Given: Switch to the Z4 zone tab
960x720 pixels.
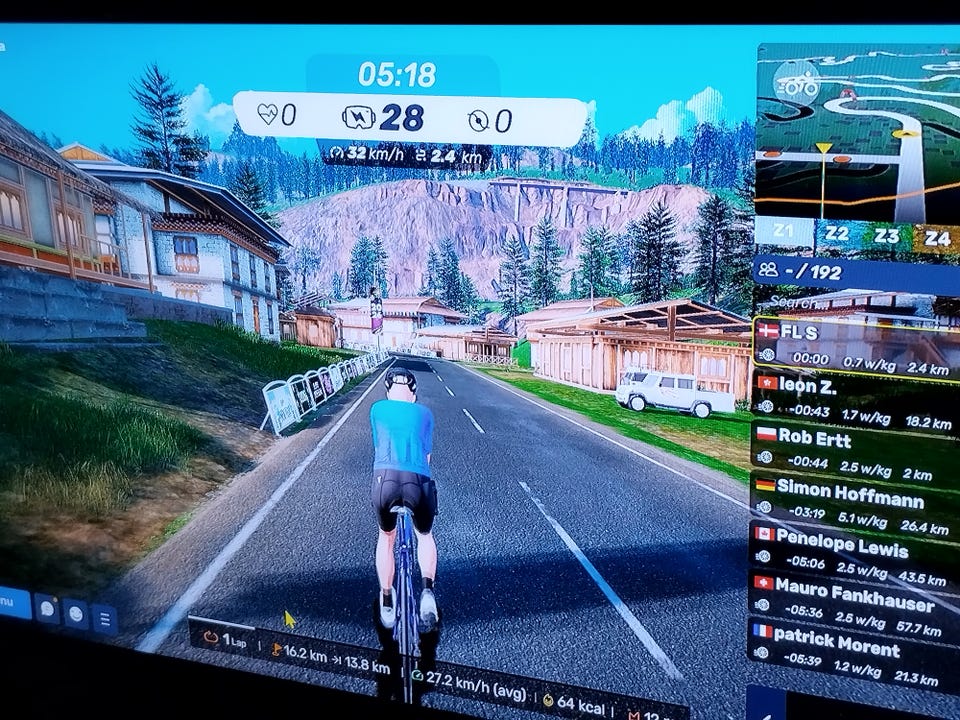Looking at the screenshot, I should [x=936, y=238].
